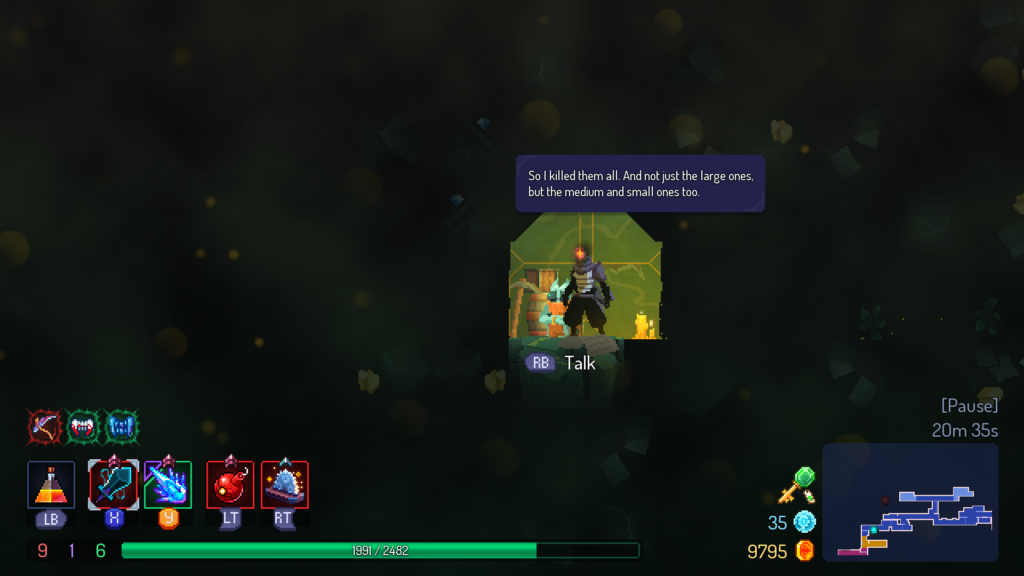Advance the NPC dialogue speech box

(640, 183)
